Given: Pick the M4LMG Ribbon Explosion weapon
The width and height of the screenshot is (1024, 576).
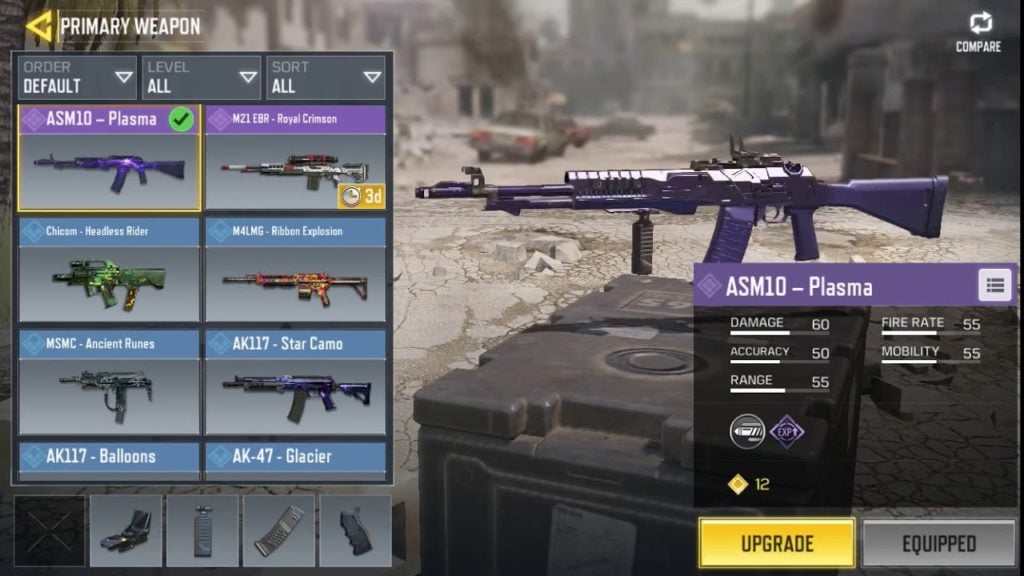Looking at the screenshot, I should click(296, 270).
